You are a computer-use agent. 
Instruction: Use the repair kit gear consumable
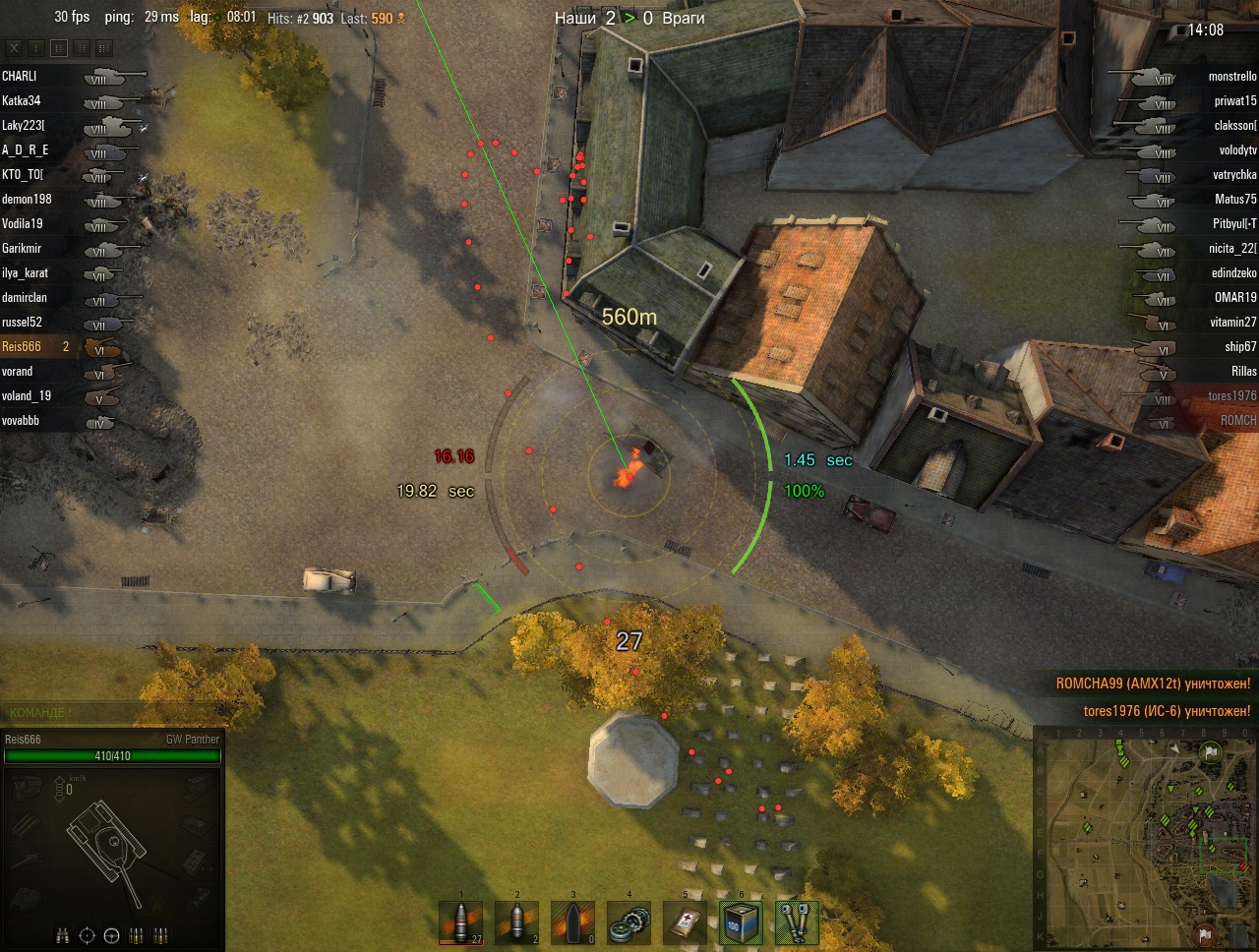(x=629, y=924)
